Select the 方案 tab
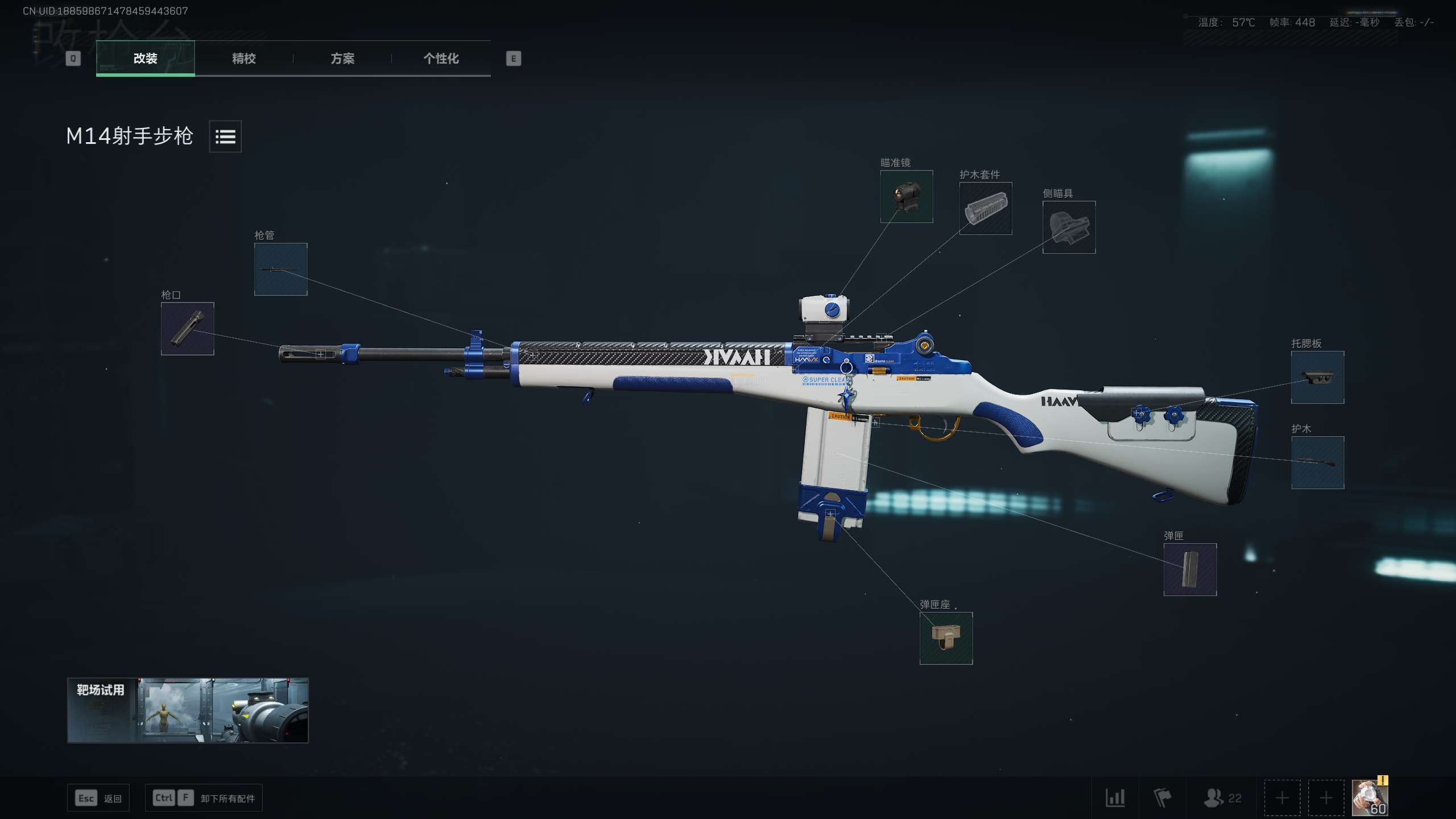Screen dimensions: 1456x819 click(x=342, y=58)
